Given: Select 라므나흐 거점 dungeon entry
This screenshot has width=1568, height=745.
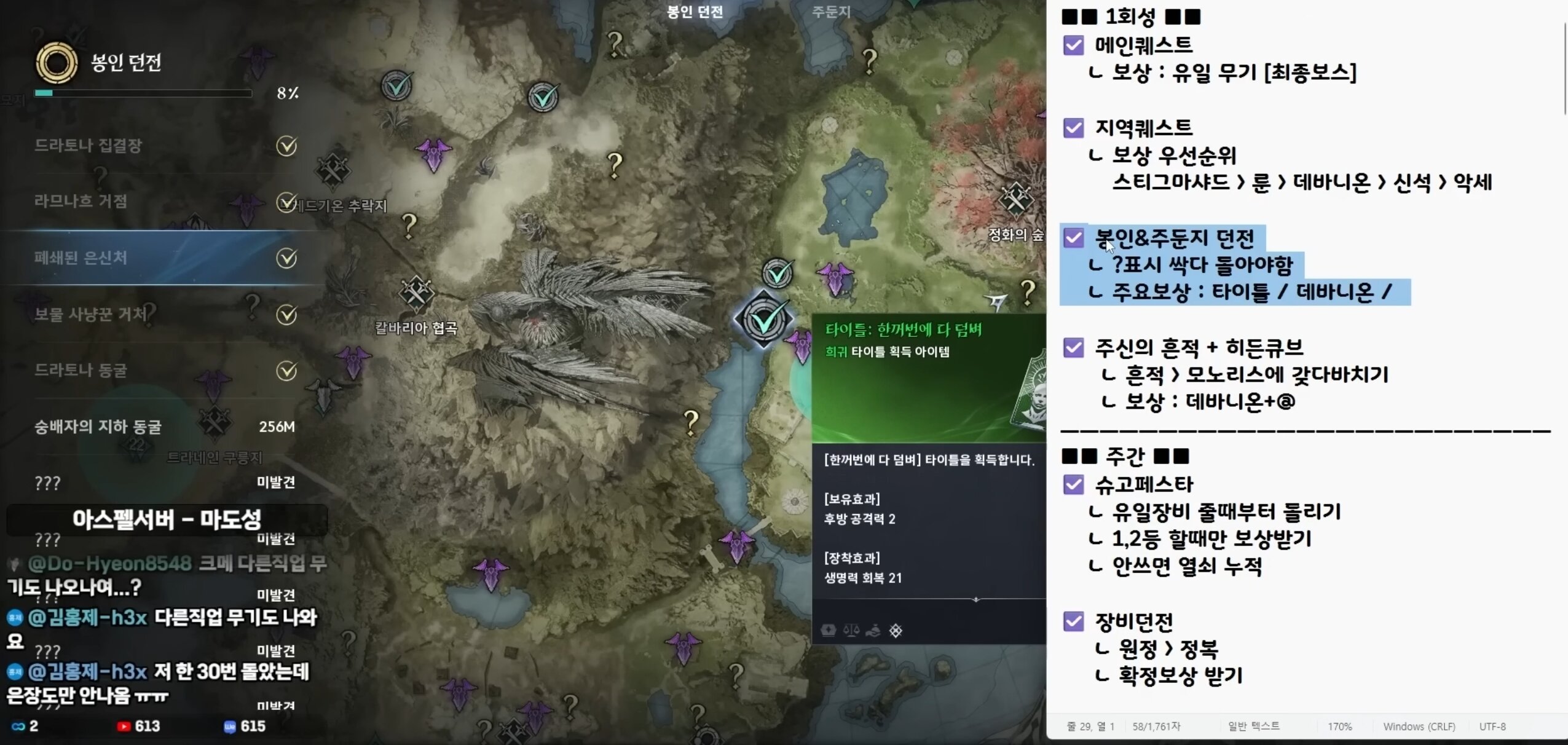Looking at the screenshot, I should (81, 202).
